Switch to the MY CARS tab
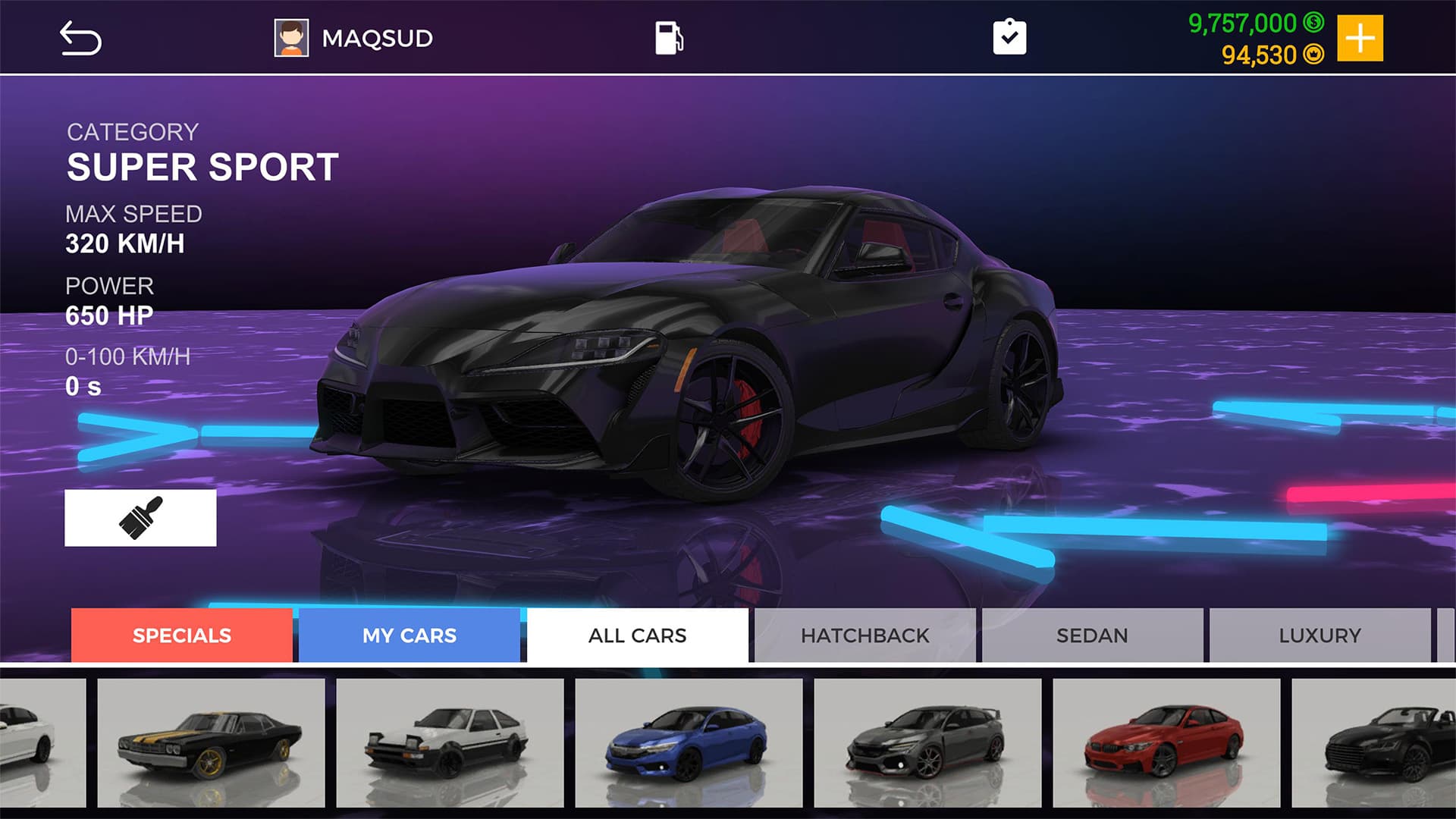The height and width of the screenshot is (819, 1456). coord(409,635)
